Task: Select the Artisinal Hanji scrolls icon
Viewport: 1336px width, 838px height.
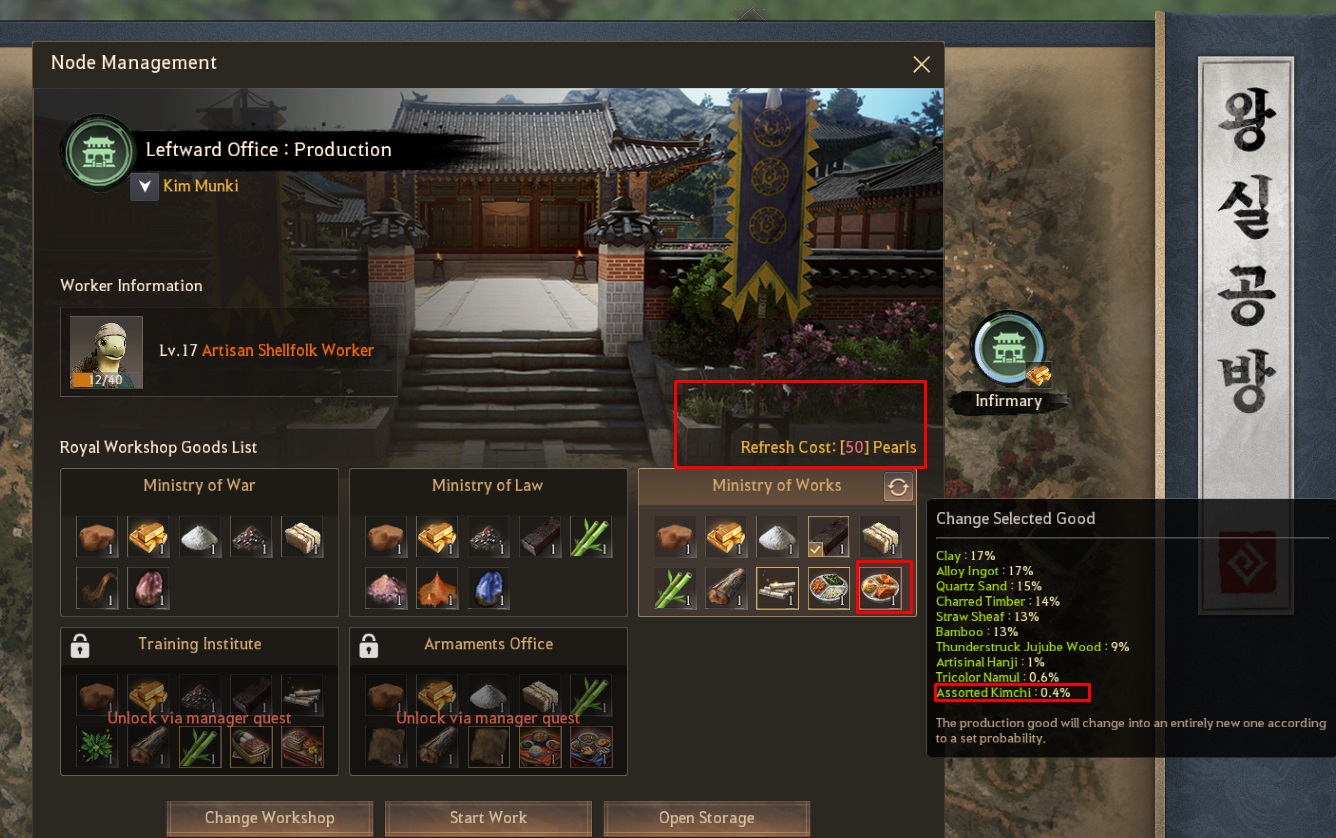Action: 775,588
